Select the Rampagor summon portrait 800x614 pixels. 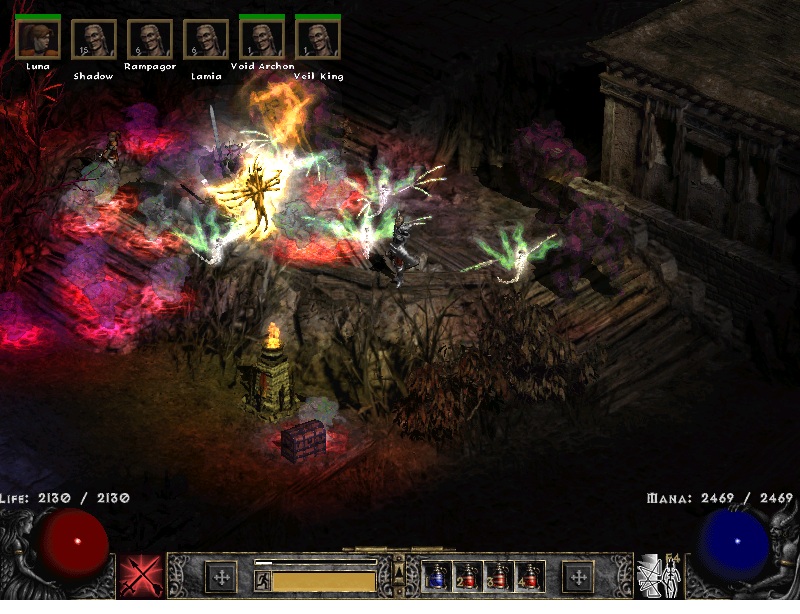[149, 39]
